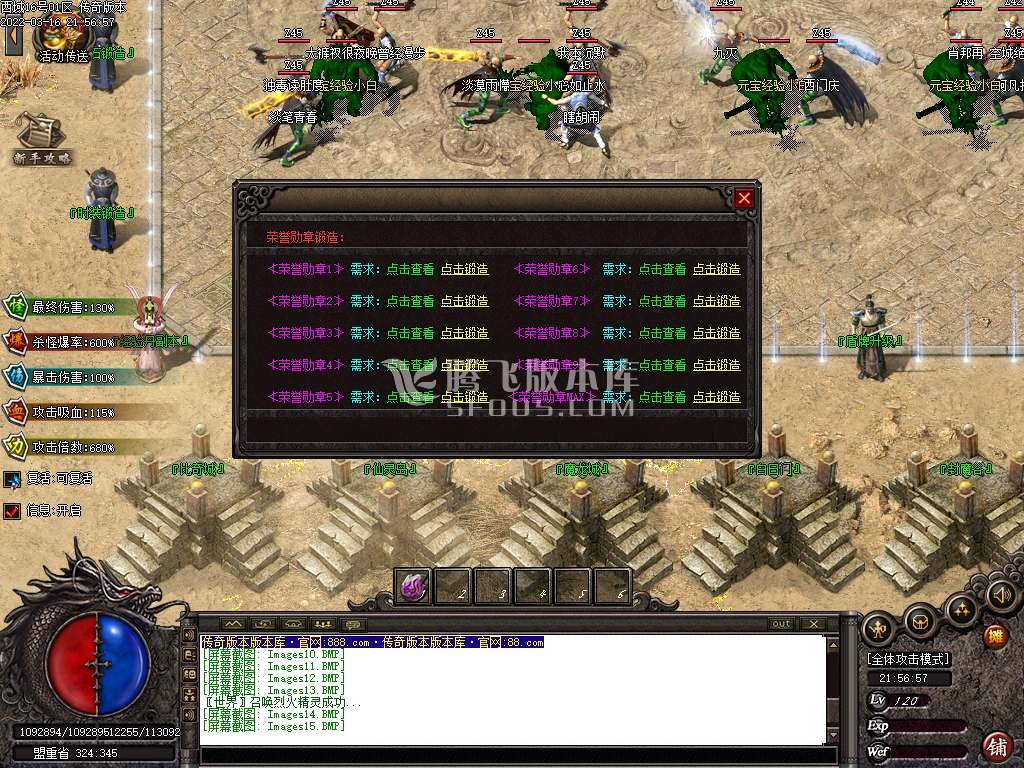1024x768 pixels.
Task: Forge 荣誉勋章1 via its 点击锻造 link
Action: (465, 269)
